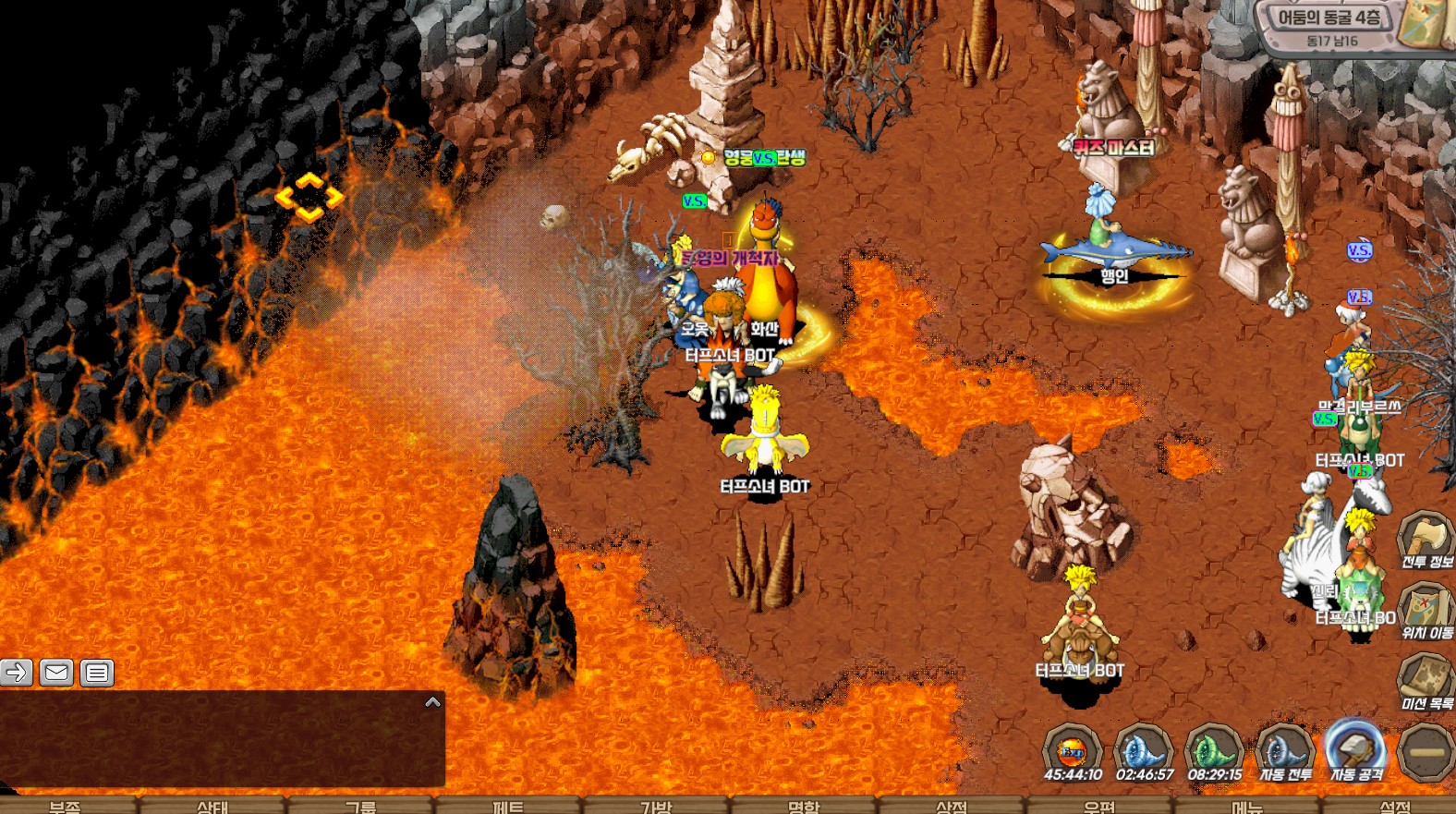Open the world map scroll icon
Screen dimensions: 1456x814
point(1426,24)
